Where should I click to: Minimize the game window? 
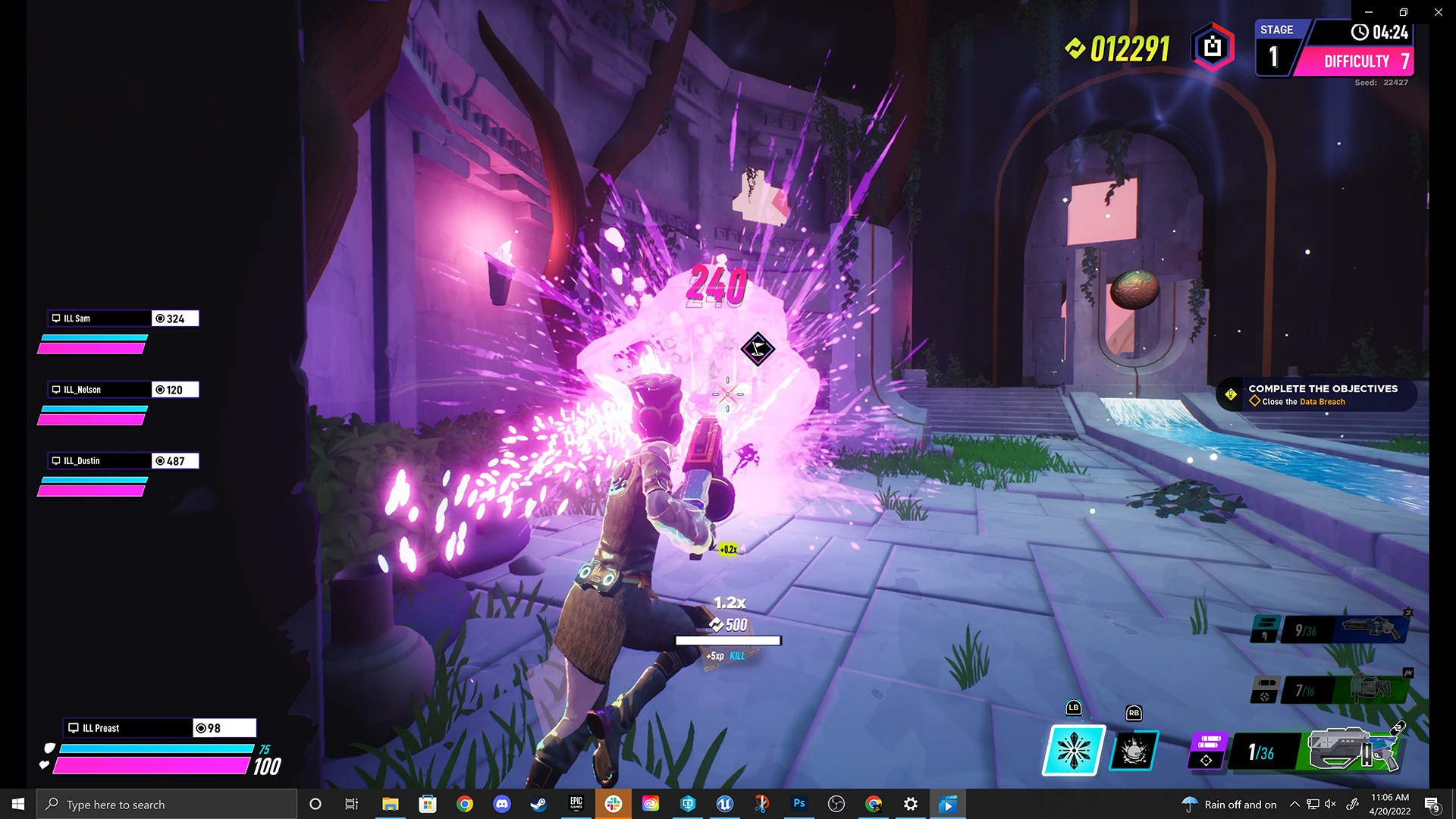(x=1369, y=12)
